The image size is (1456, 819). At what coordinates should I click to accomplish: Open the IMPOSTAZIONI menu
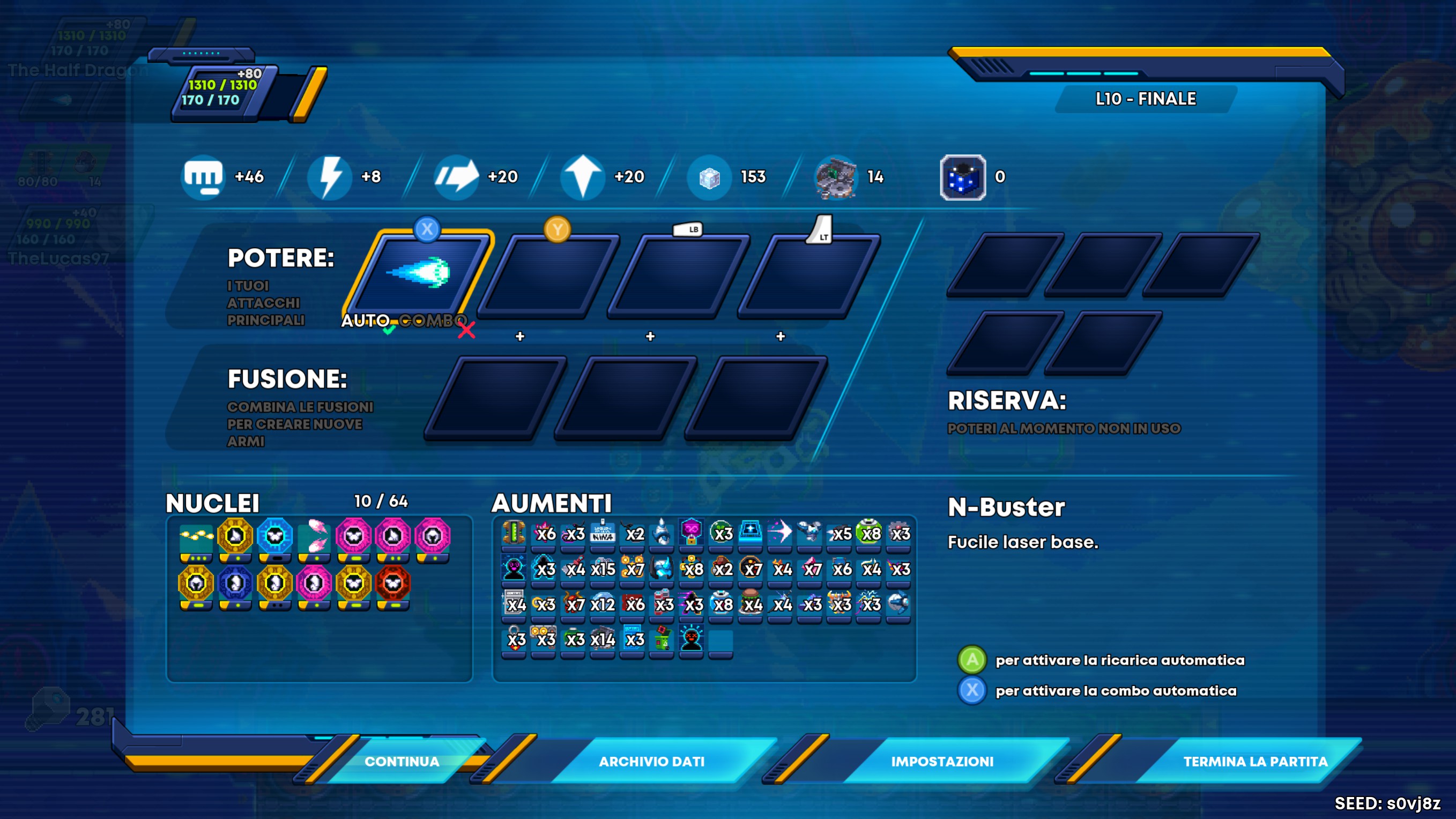coord(942,761)
